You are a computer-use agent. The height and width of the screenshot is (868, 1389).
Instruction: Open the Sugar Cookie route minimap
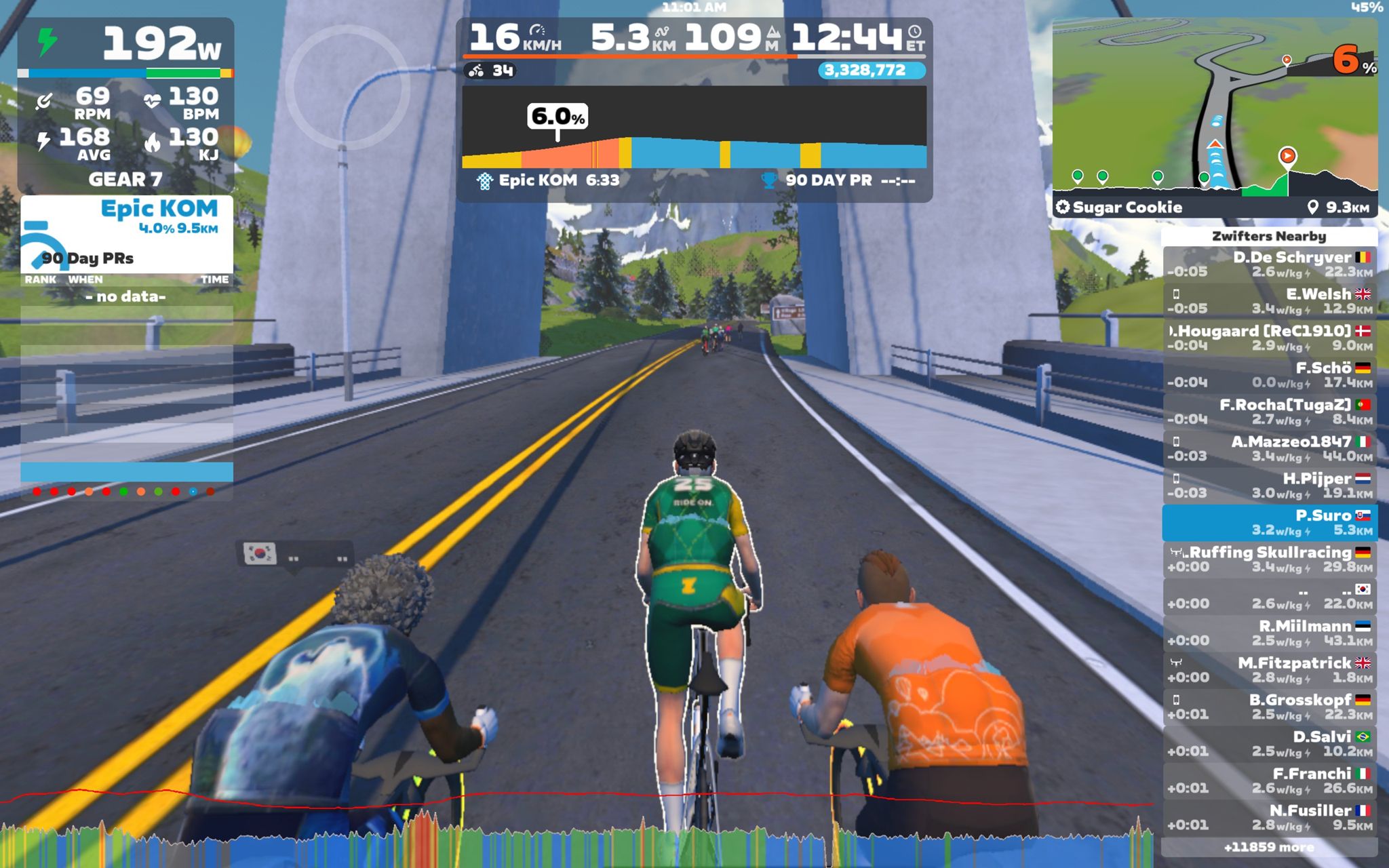point(1214,115)
